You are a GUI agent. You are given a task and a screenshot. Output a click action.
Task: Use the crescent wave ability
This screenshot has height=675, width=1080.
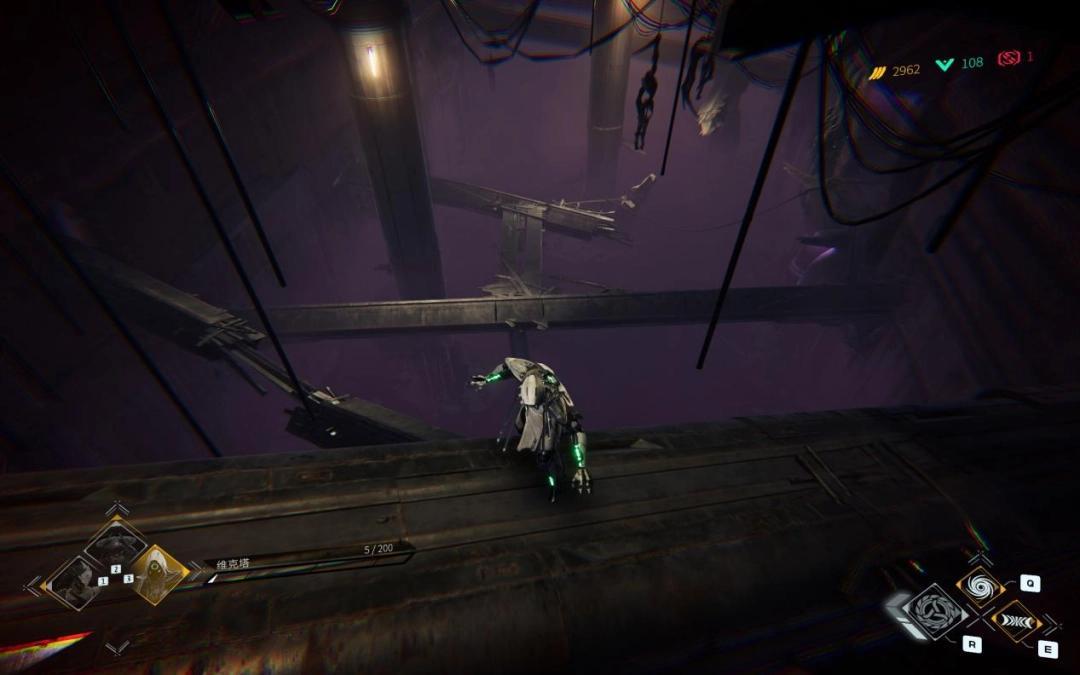coord(1014,621)
